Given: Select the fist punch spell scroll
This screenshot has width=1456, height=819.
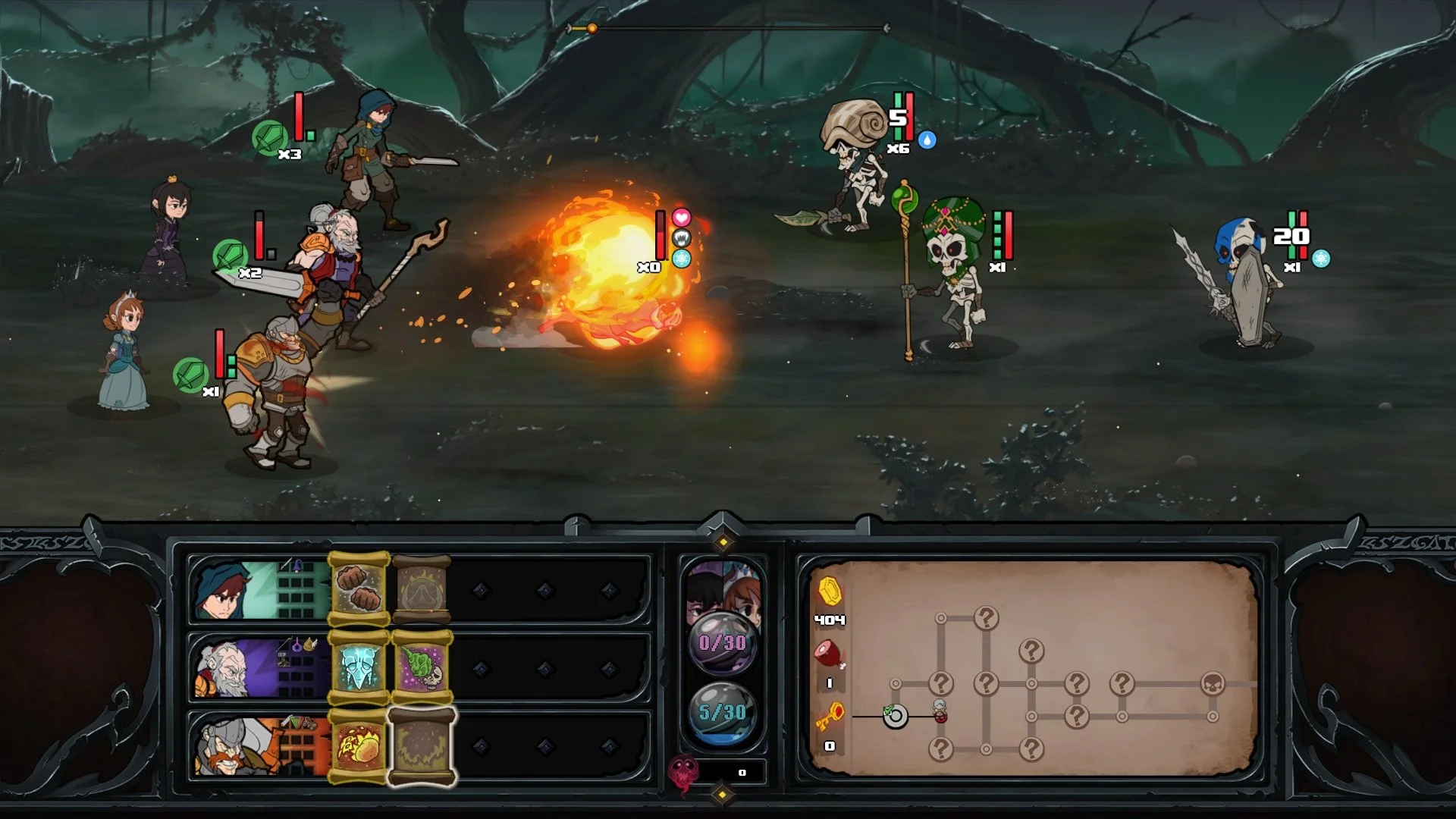Looking at the screenshot, I should [359, 589].
